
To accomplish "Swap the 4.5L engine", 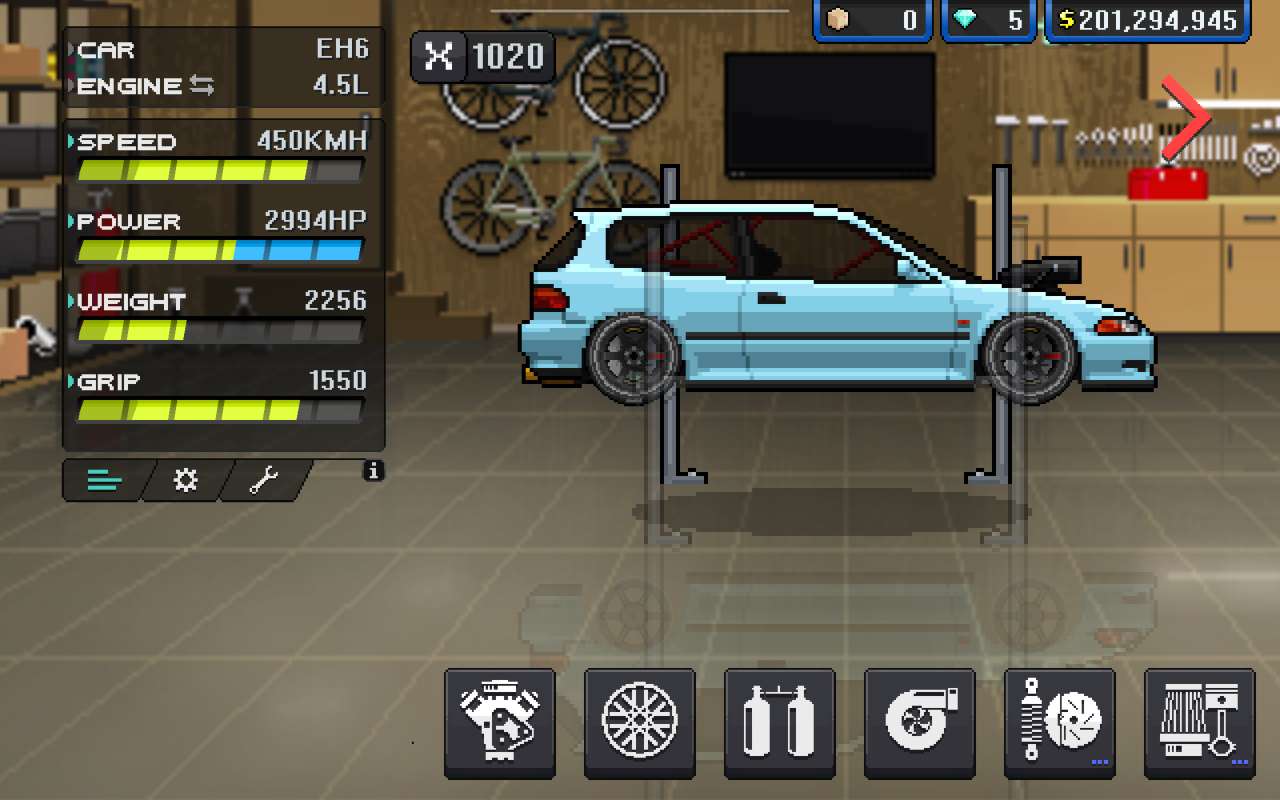I will [x=201, y=86].
